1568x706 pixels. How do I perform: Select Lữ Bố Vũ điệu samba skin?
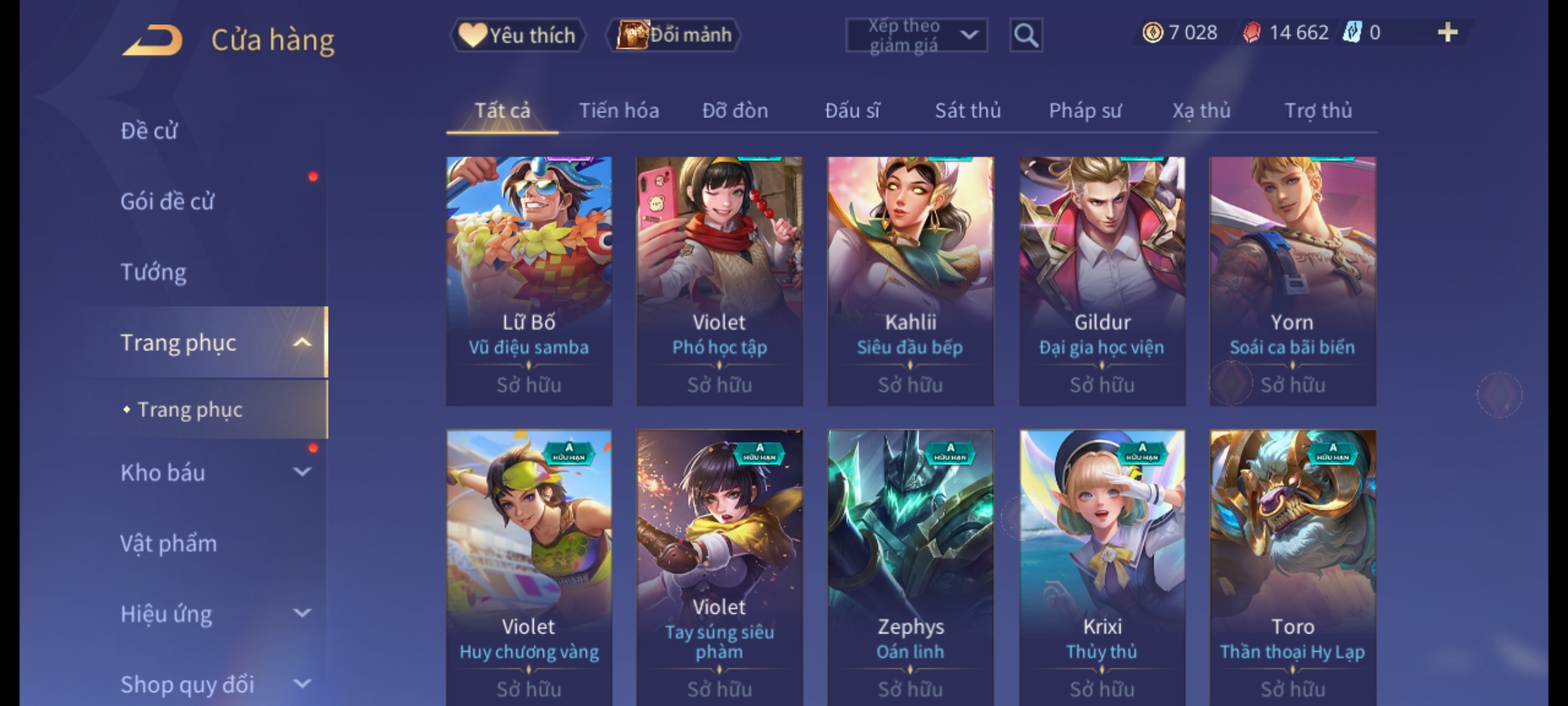(x=529, y=281)
